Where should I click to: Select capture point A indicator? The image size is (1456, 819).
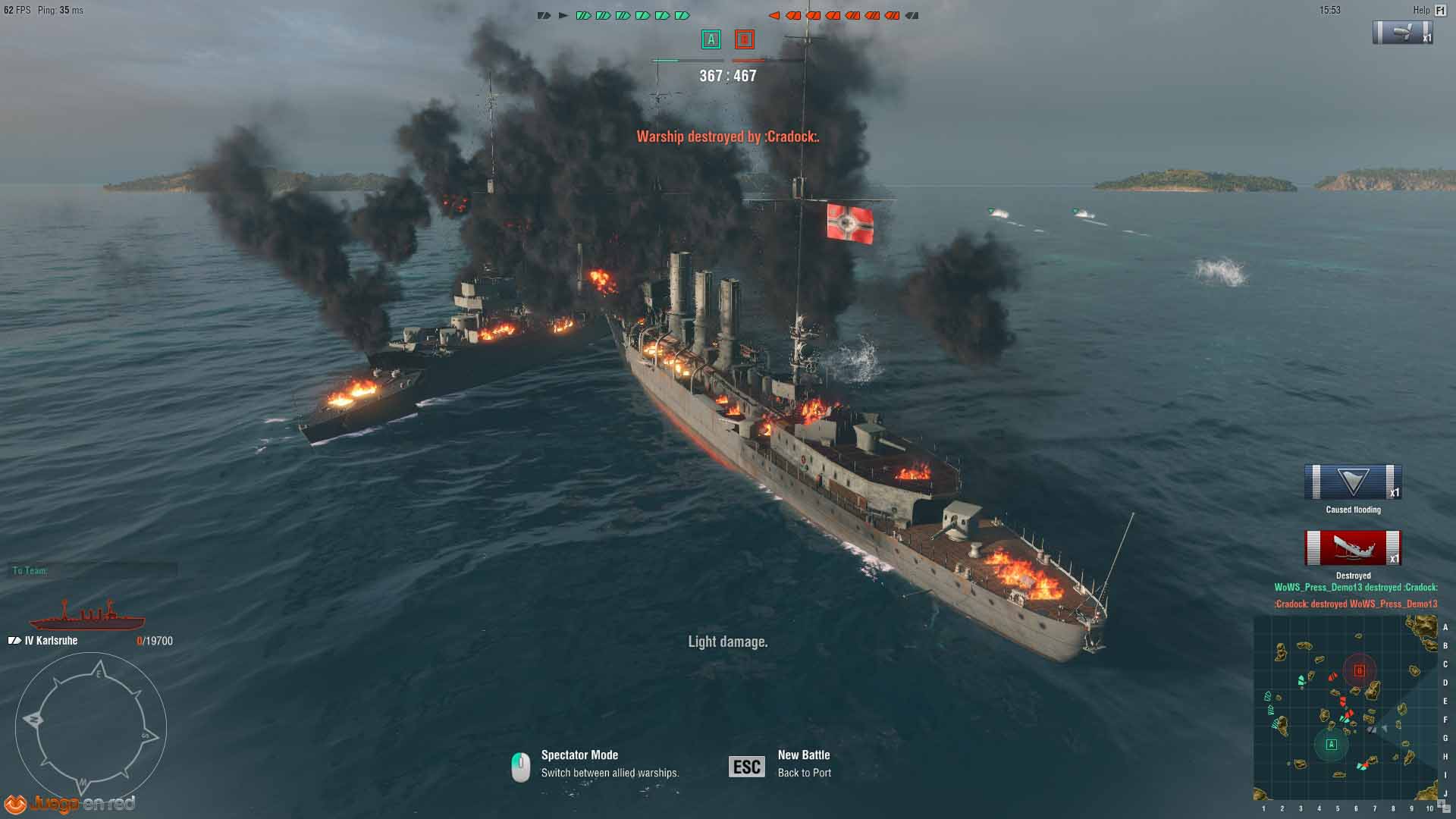pyautogui.click(x=711, y=39)
